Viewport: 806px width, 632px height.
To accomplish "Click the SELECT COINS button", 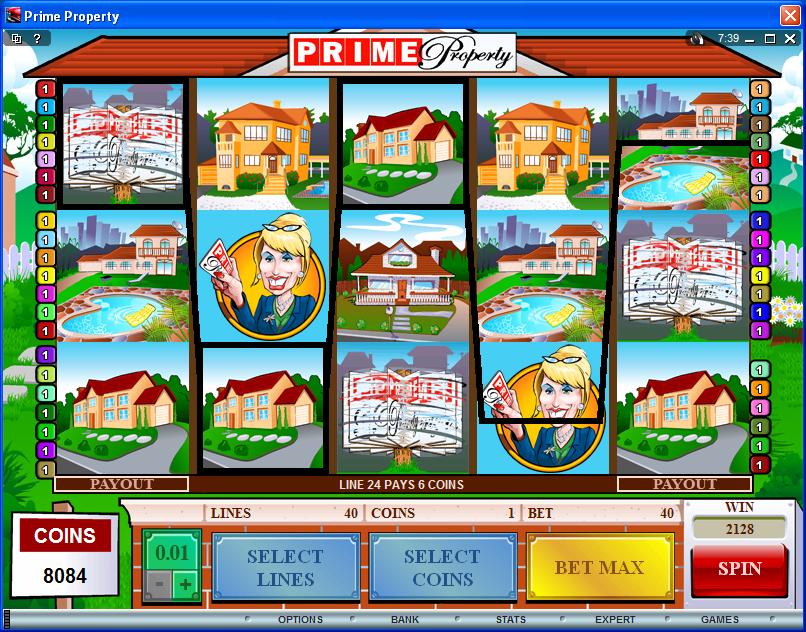I will (443, 568).
